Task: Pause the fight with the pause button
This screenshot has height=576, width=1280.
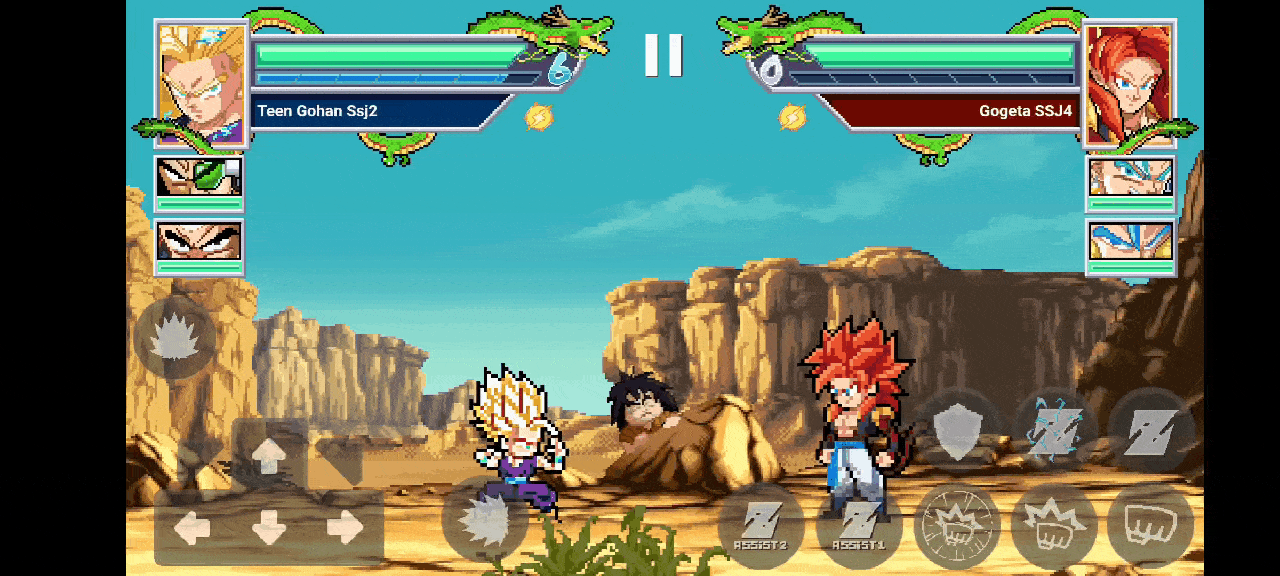Action: 663,55
